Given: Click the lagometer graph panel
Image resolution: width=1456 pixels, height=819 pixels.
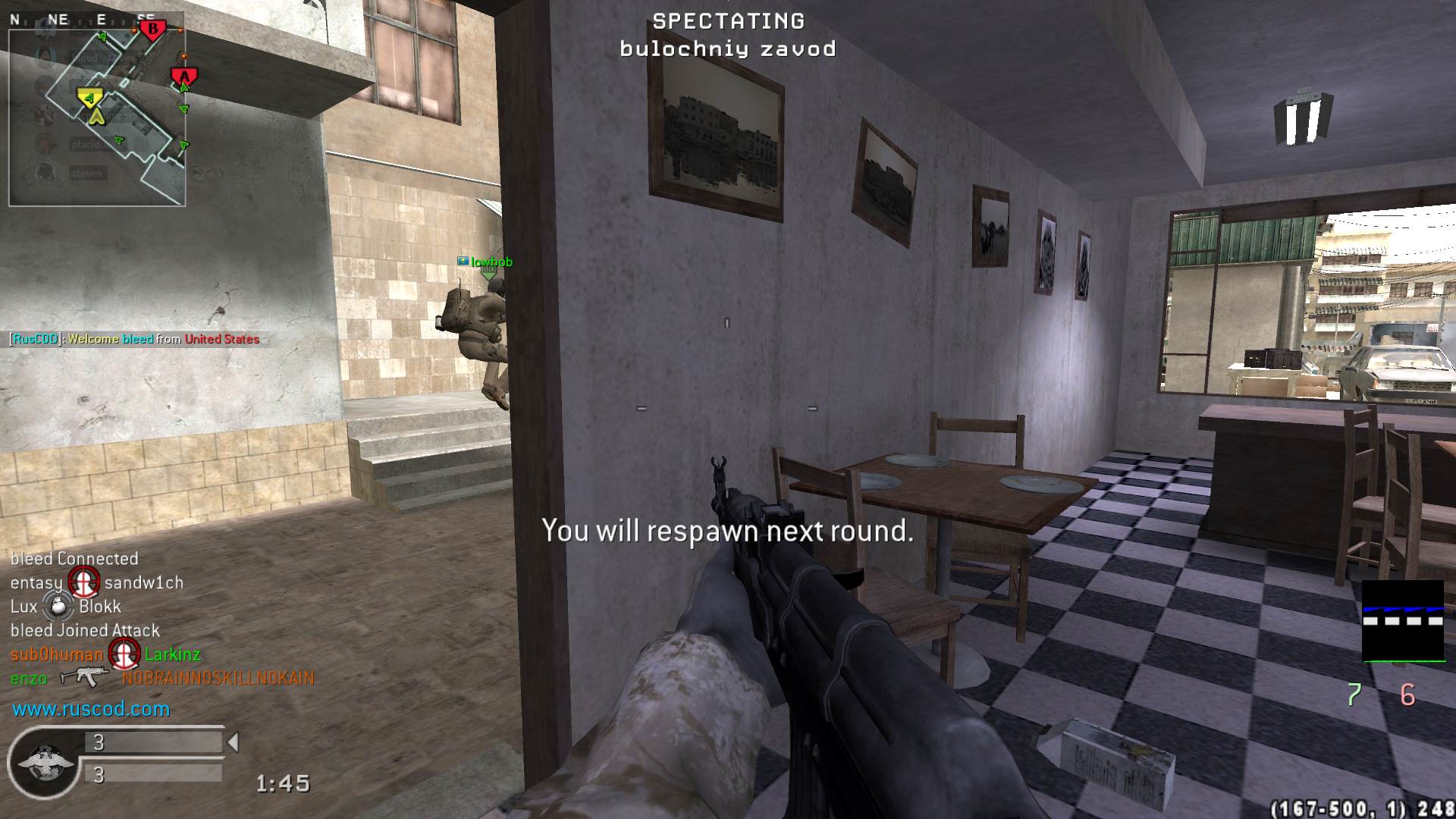Looking at the screenshot, I should tap(1403, 622).
